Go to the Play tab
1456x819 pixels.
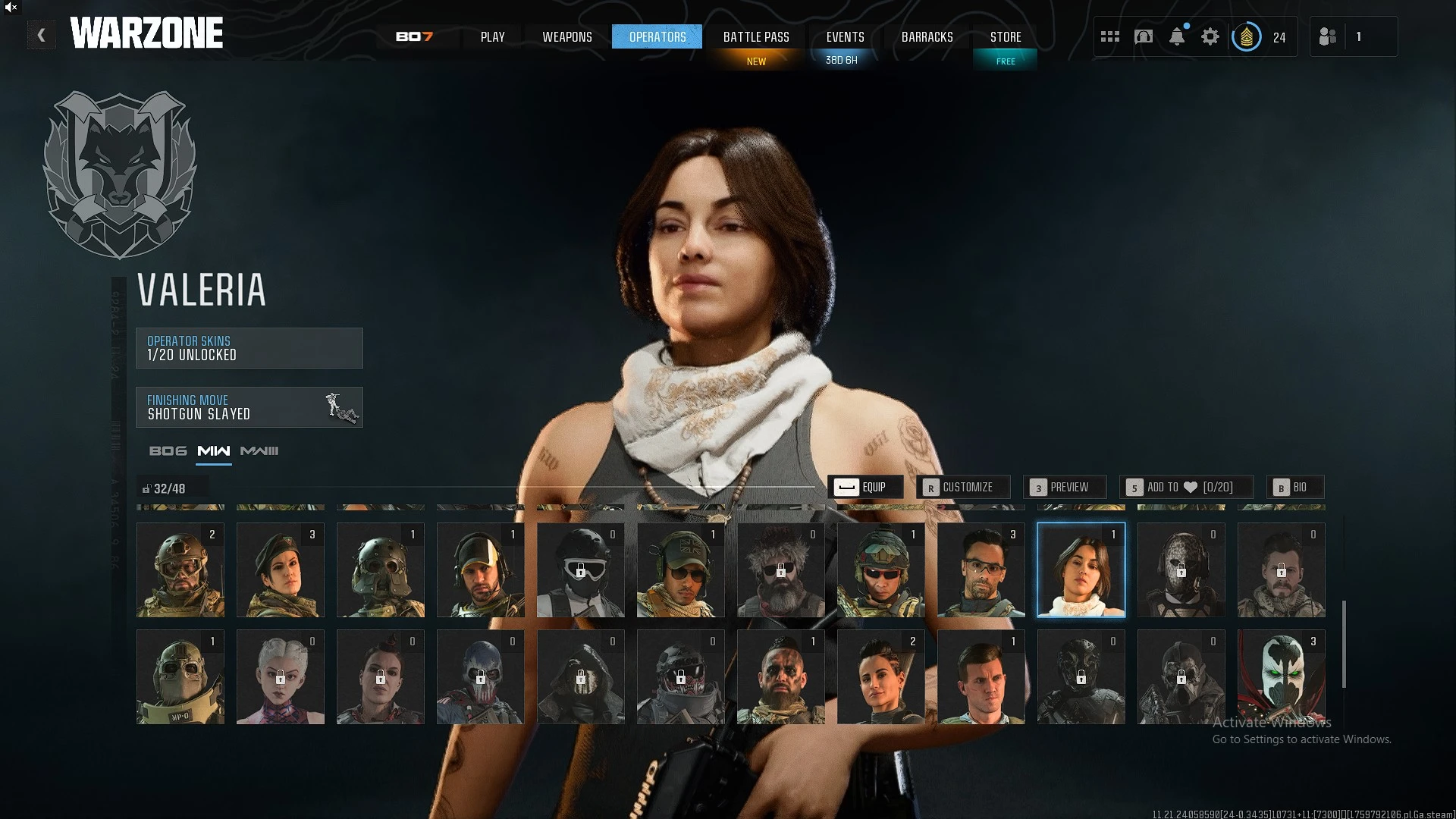pos(492,37)
